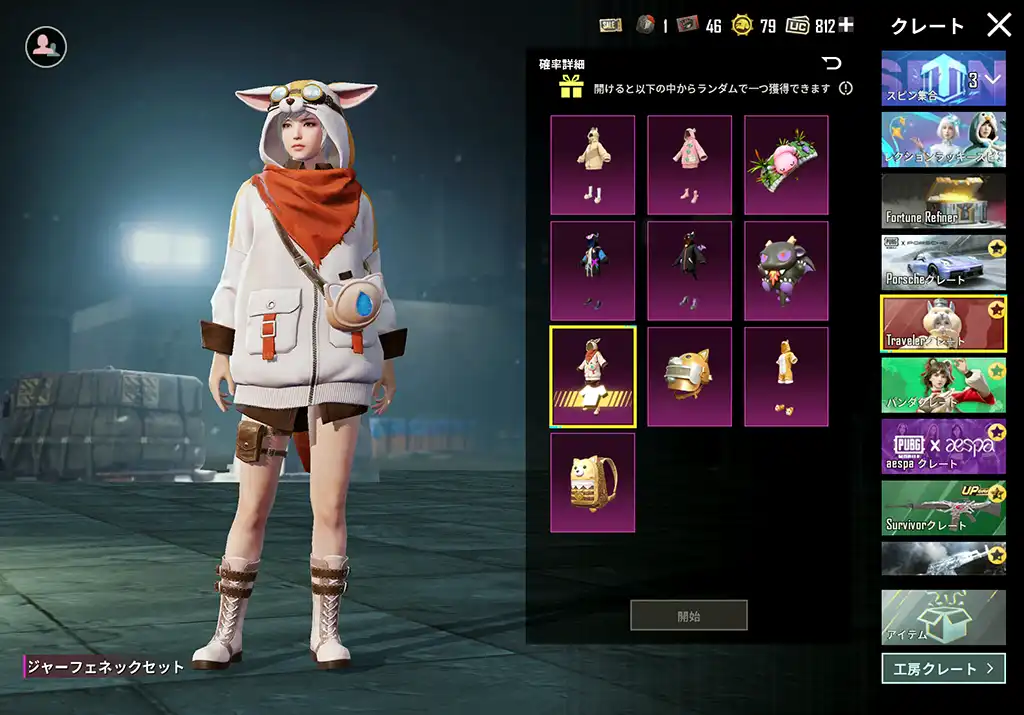Screen dimensions: 1024x715
Task: Choose the Traveler crate tab
Action: [943, 323]
